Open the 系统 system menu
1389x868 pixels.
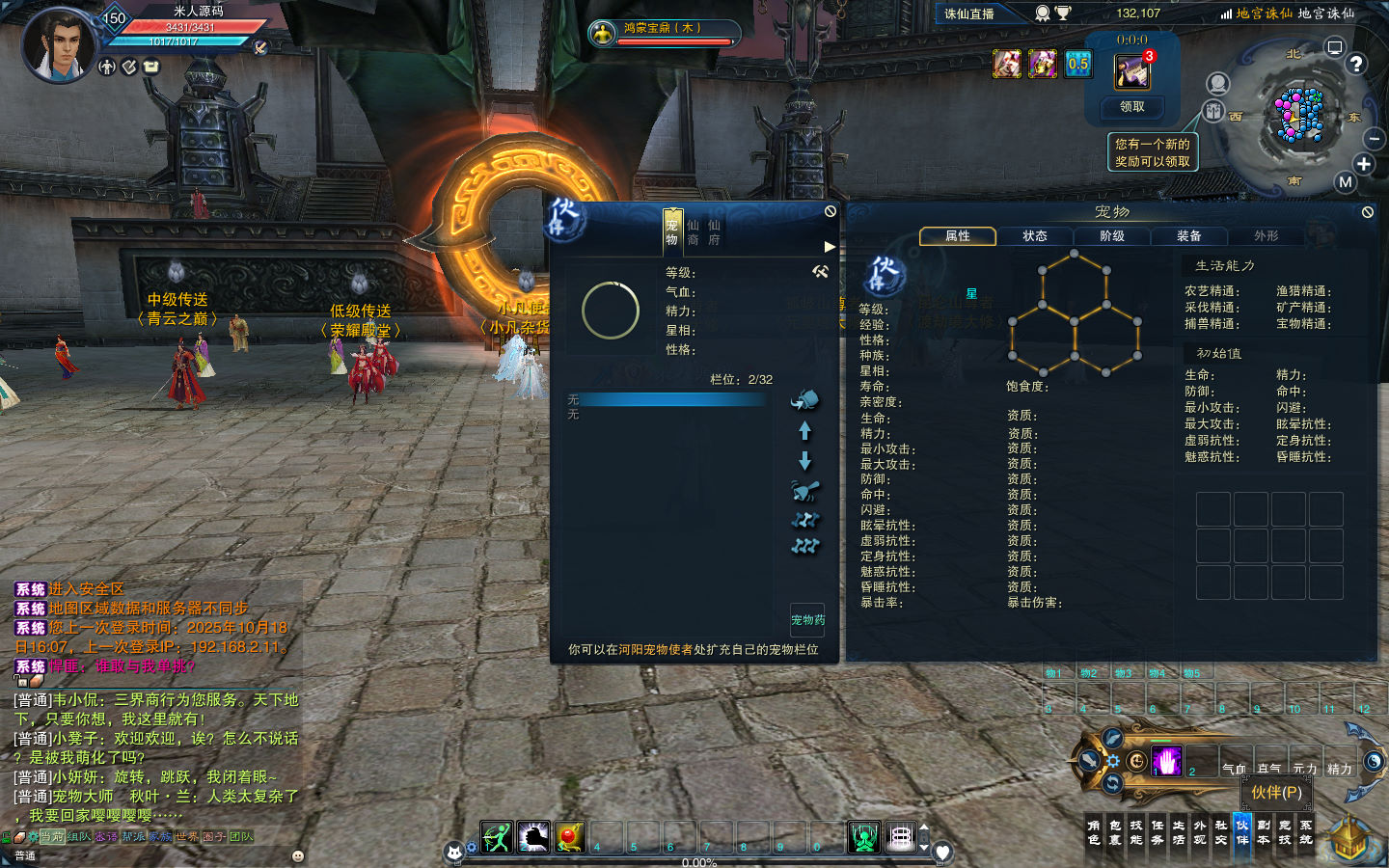[x=1306, y=832]
